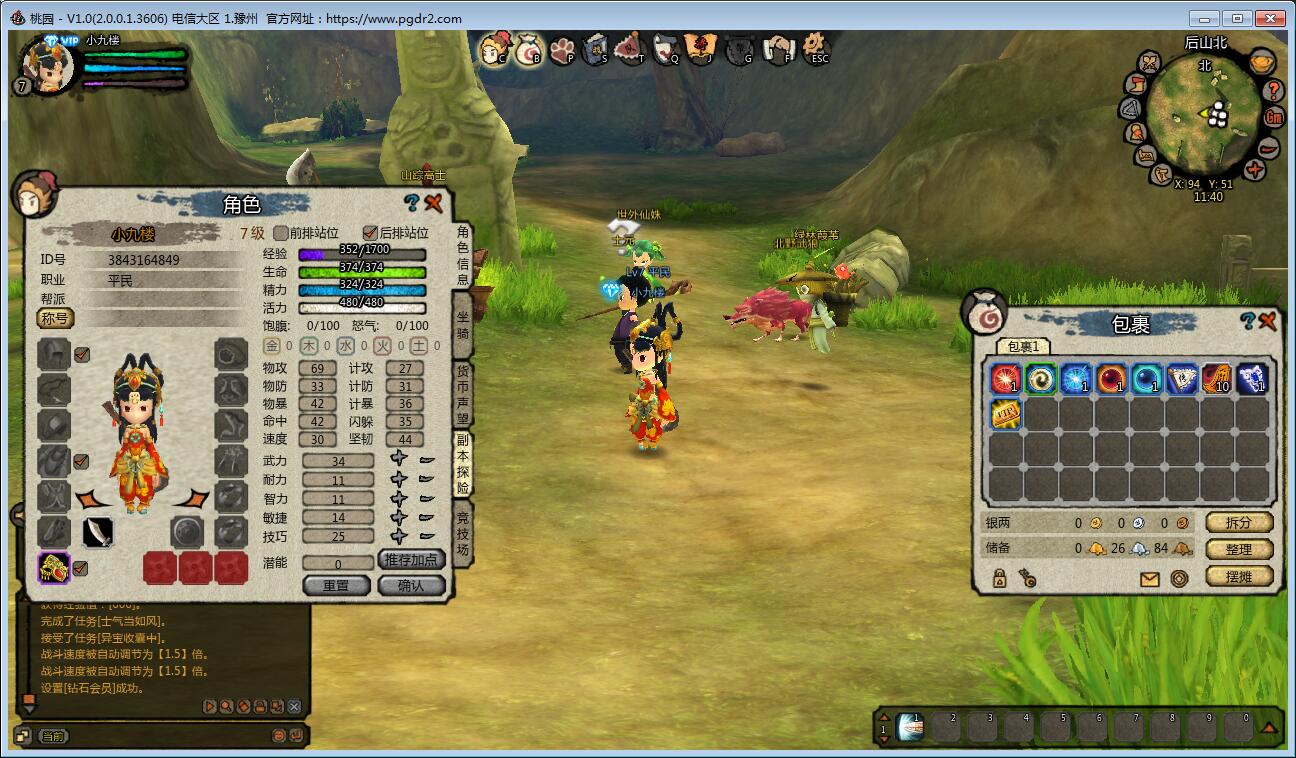Minimize the game window
Image resolution: width=1296 pixels, height=758 pixels.
point(1204,18)
